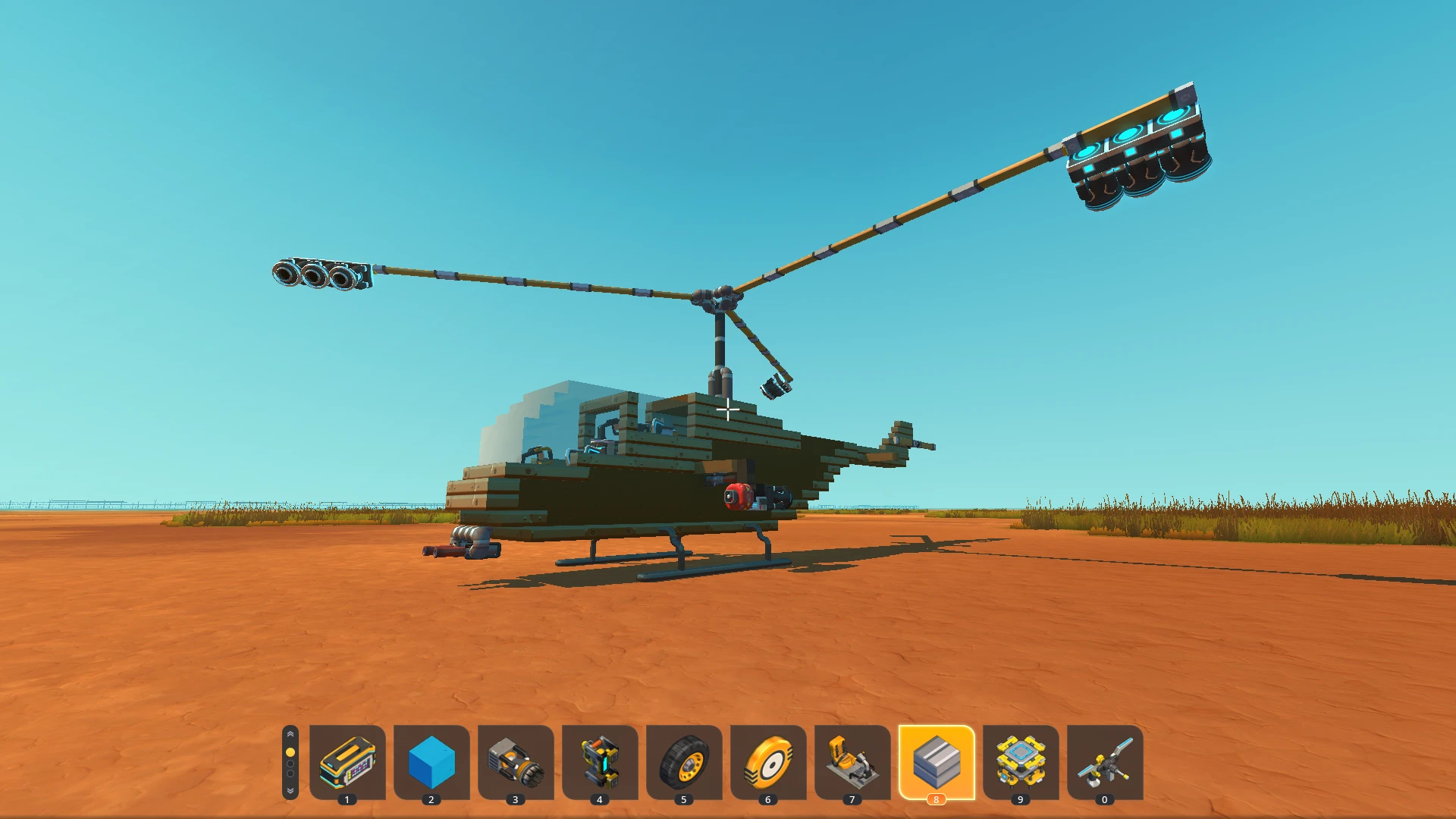The height and width of the screenshot is (819, 1456).
Task: Select the controller device in slot 4
Action: (x=600, y=764)
